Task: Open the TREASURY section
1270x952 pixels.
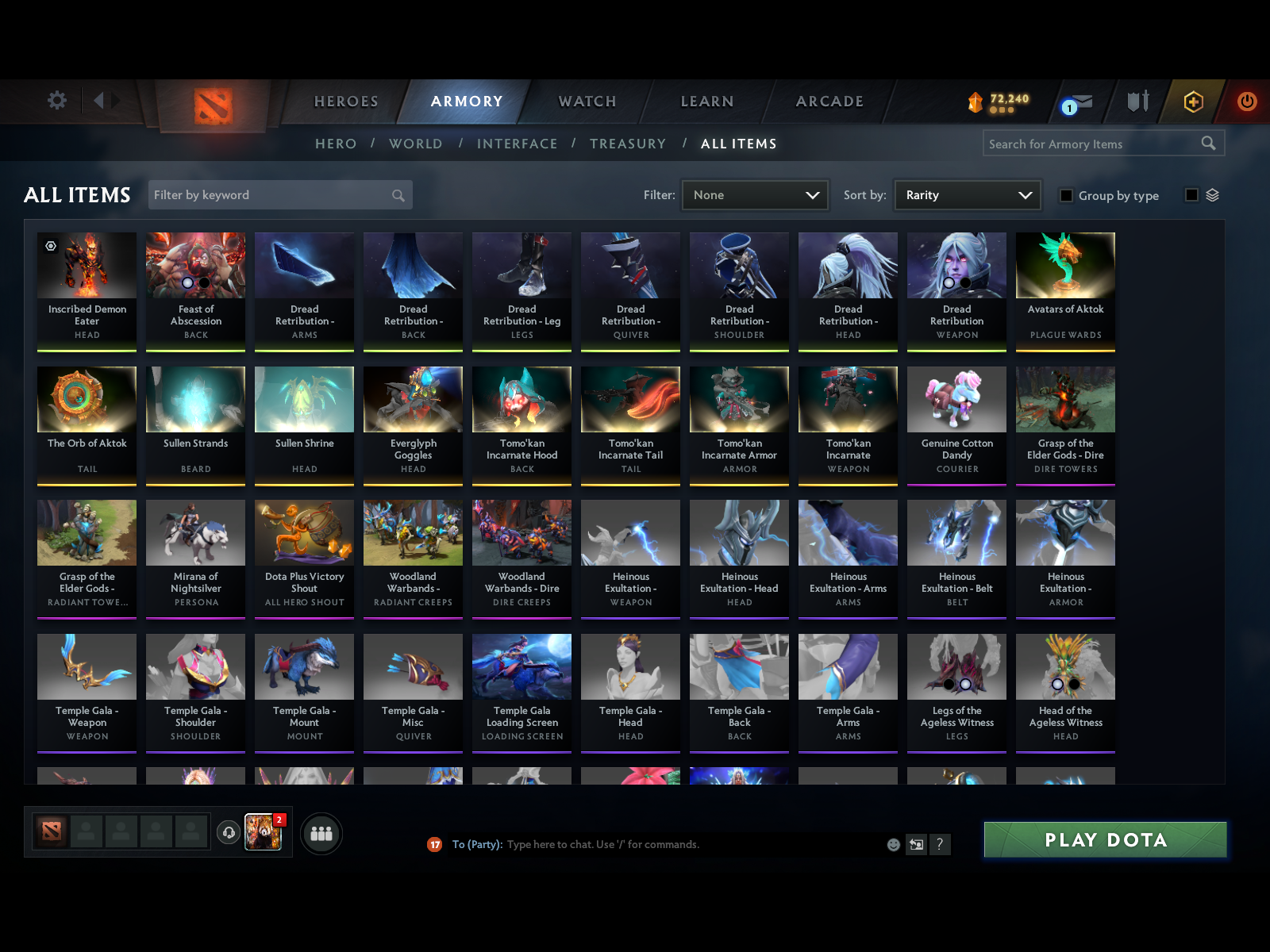Action: 628,144
